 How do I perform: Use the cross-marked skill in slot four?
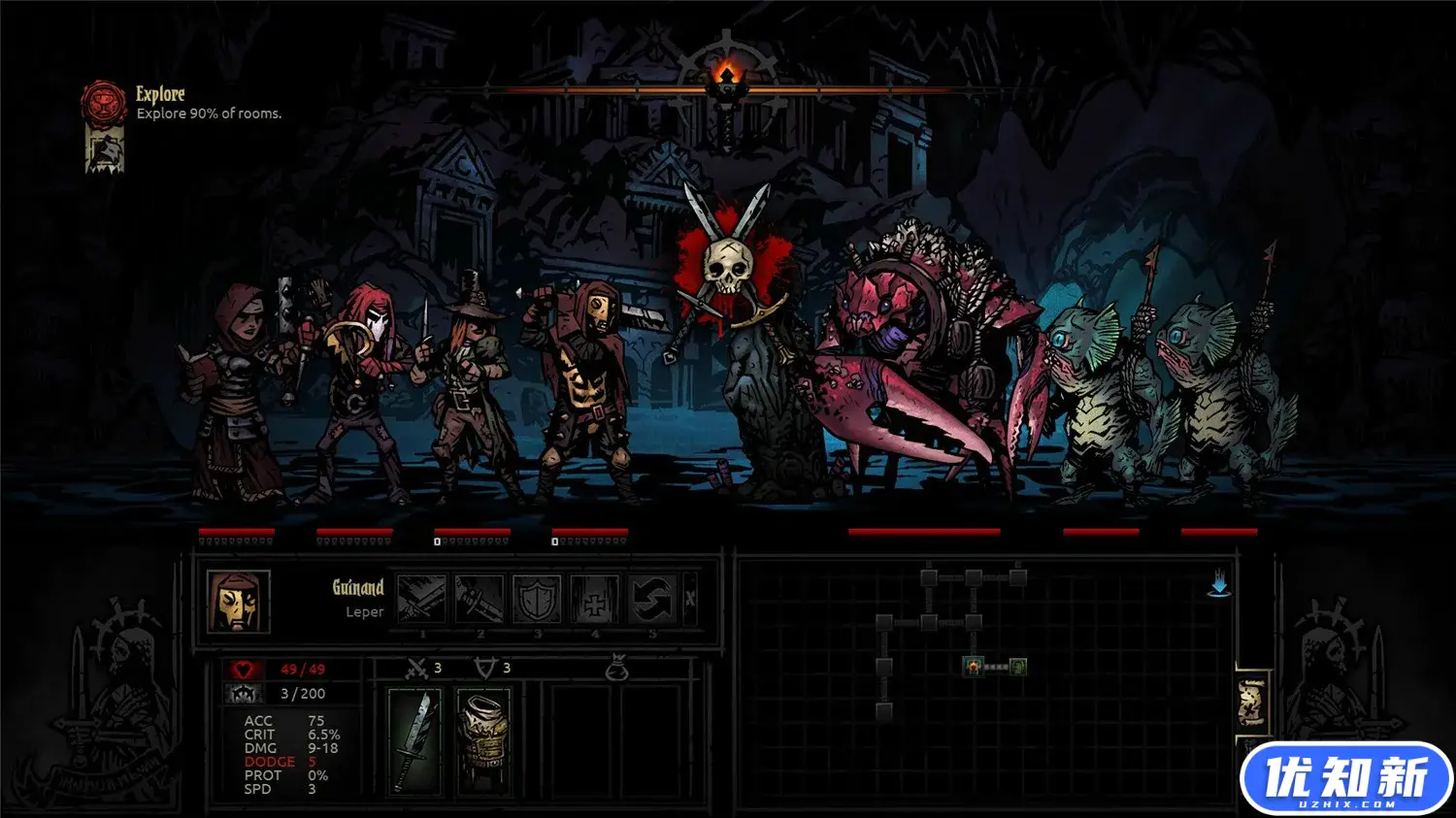pos(594,599)
